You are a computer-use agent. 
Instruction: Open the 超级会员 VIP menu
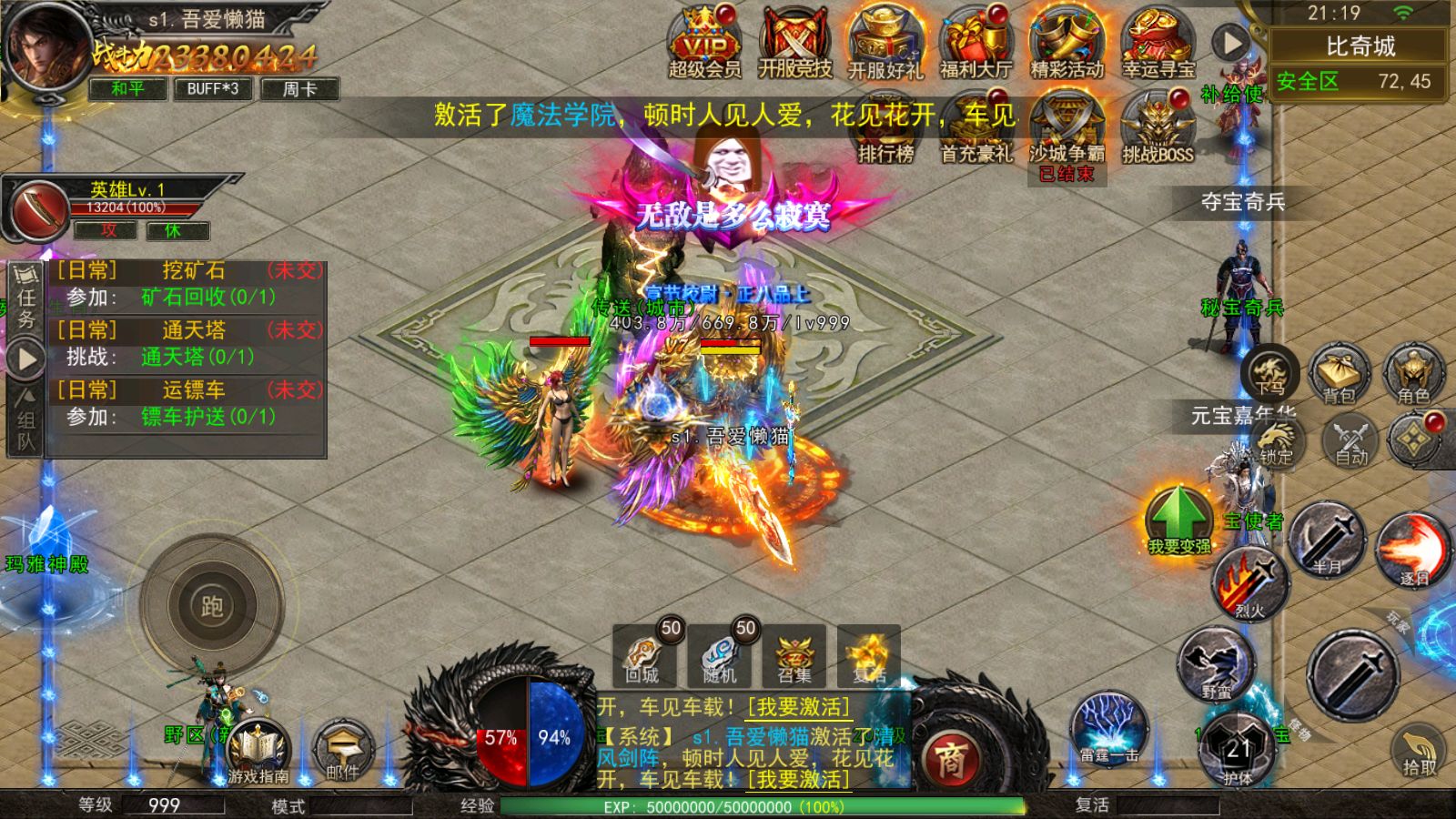coord(704,44)
